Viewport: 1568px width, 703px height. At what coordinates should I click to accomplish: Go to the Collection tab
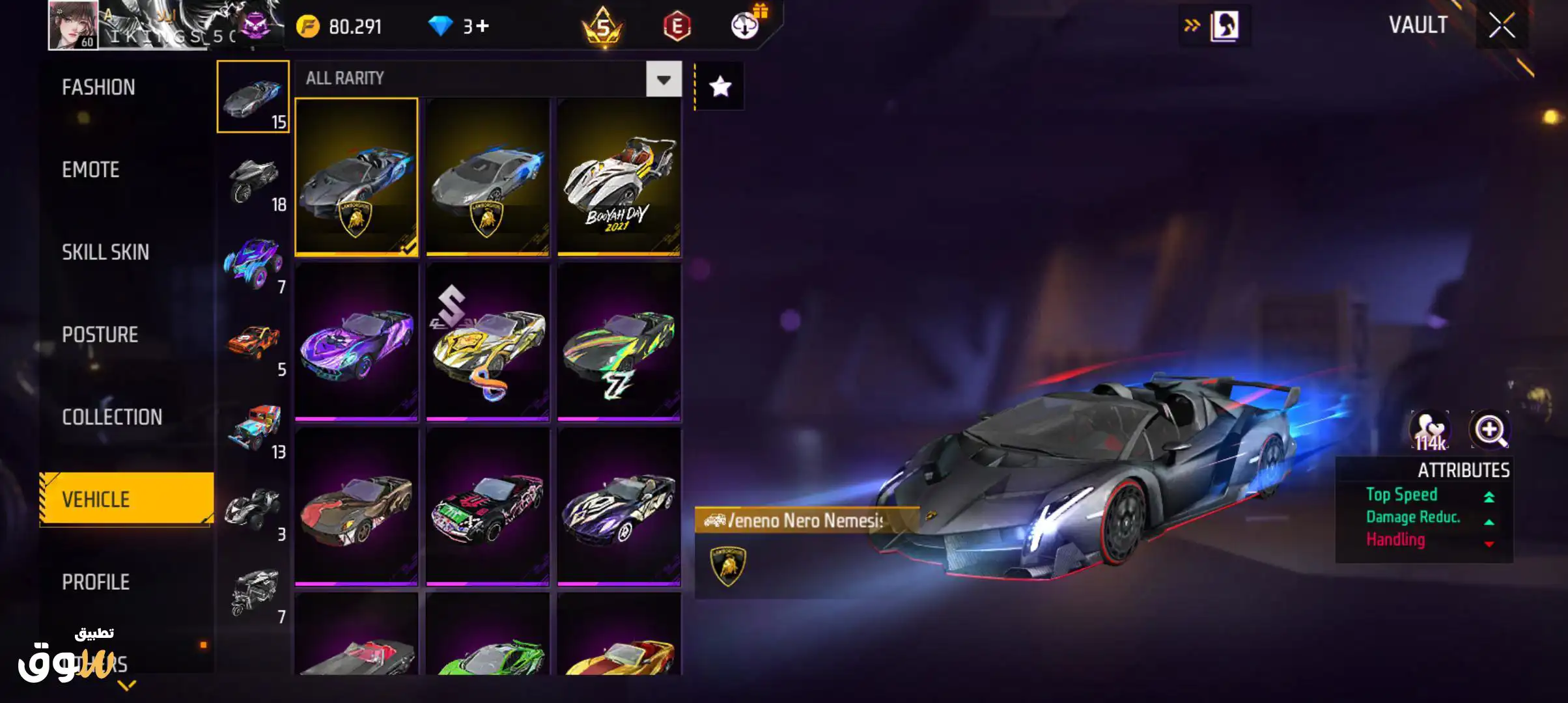(112, 417)
